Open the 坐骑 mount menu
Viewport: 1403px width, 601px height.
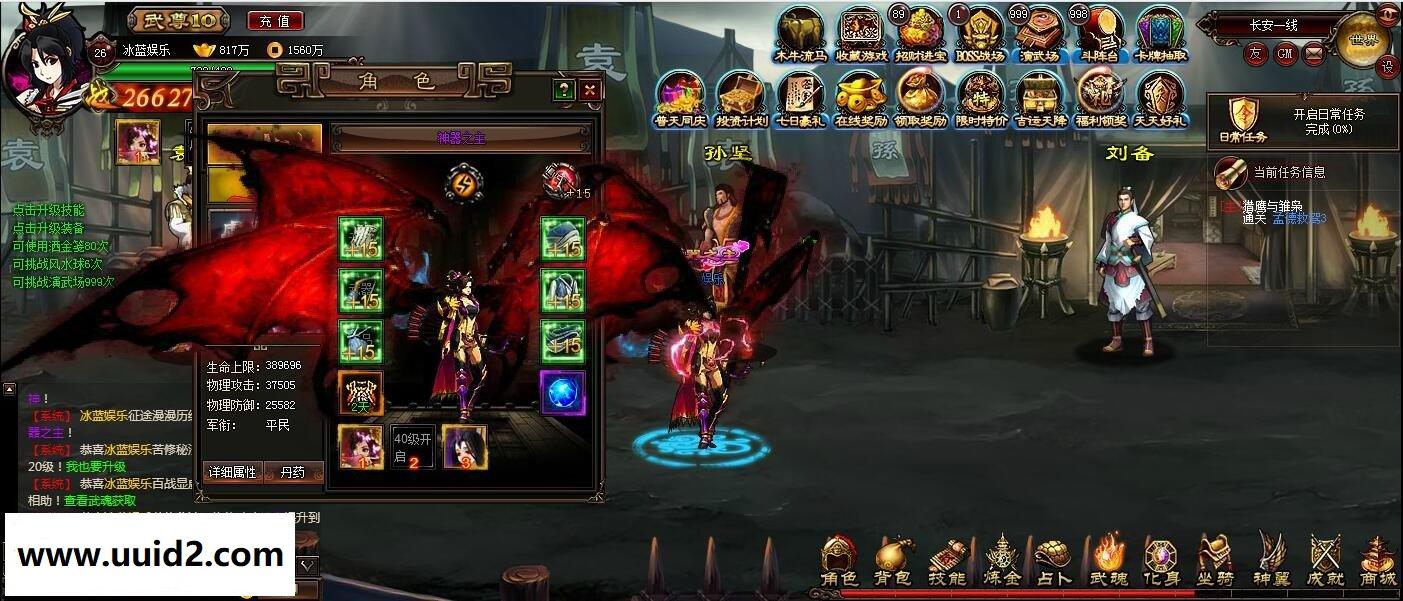click(1216, 561)
